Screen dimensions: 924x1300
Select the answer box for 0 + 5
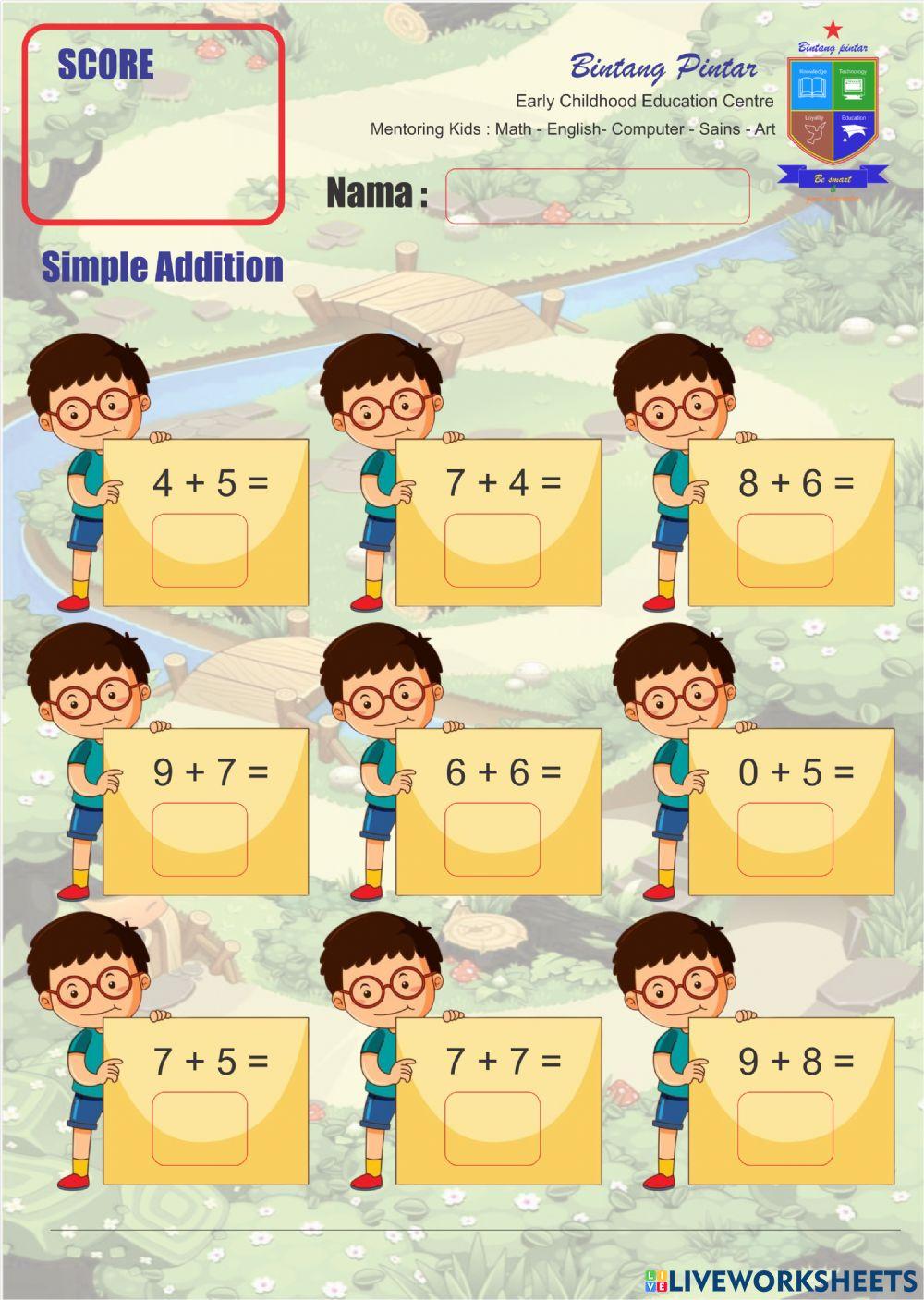[785, 840]
